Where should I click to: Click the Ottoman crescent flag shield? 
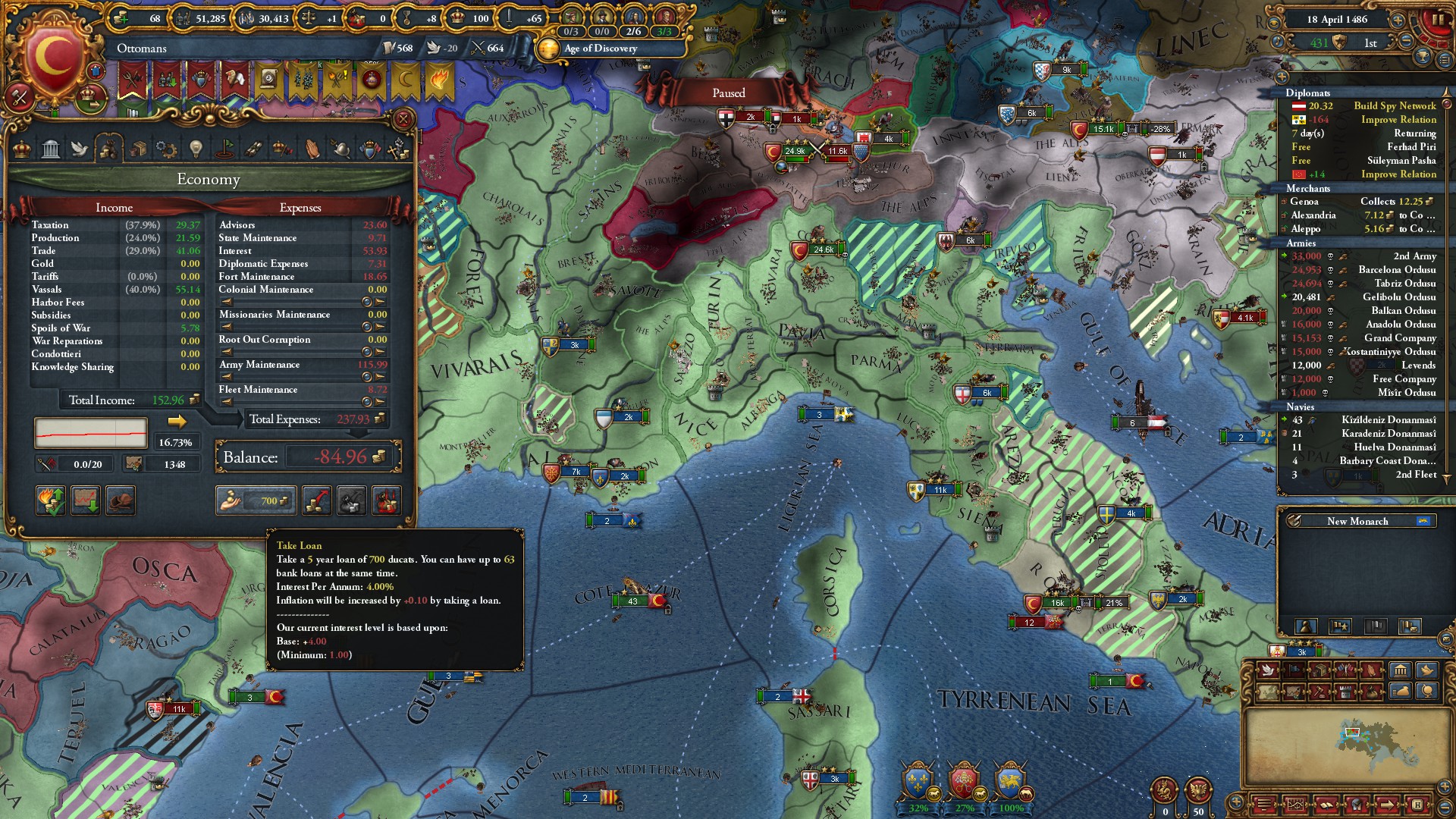[x=53, y=57]
